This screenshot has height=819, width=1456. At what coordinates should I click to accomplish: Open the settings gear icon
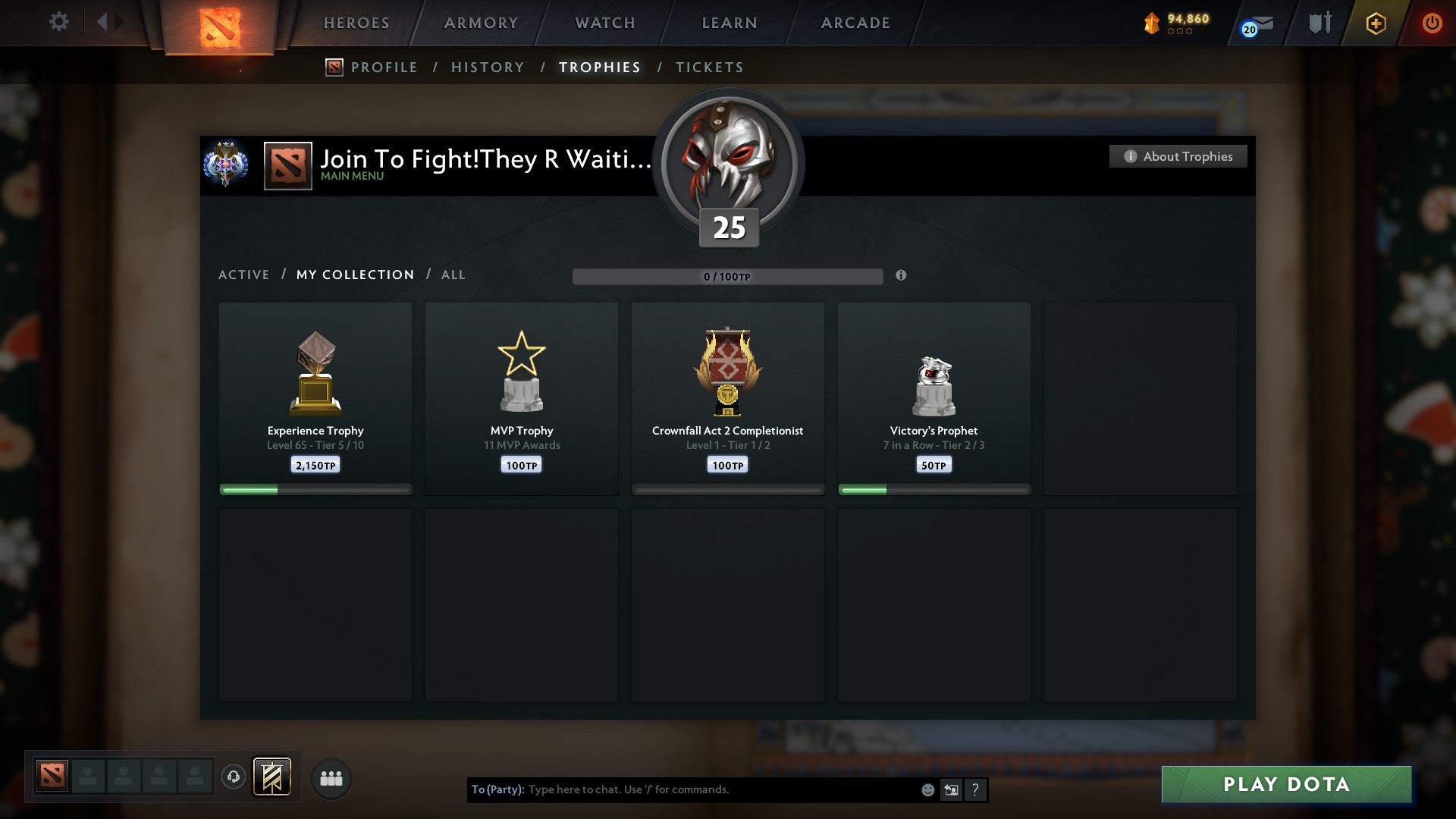tap(58, 22)
